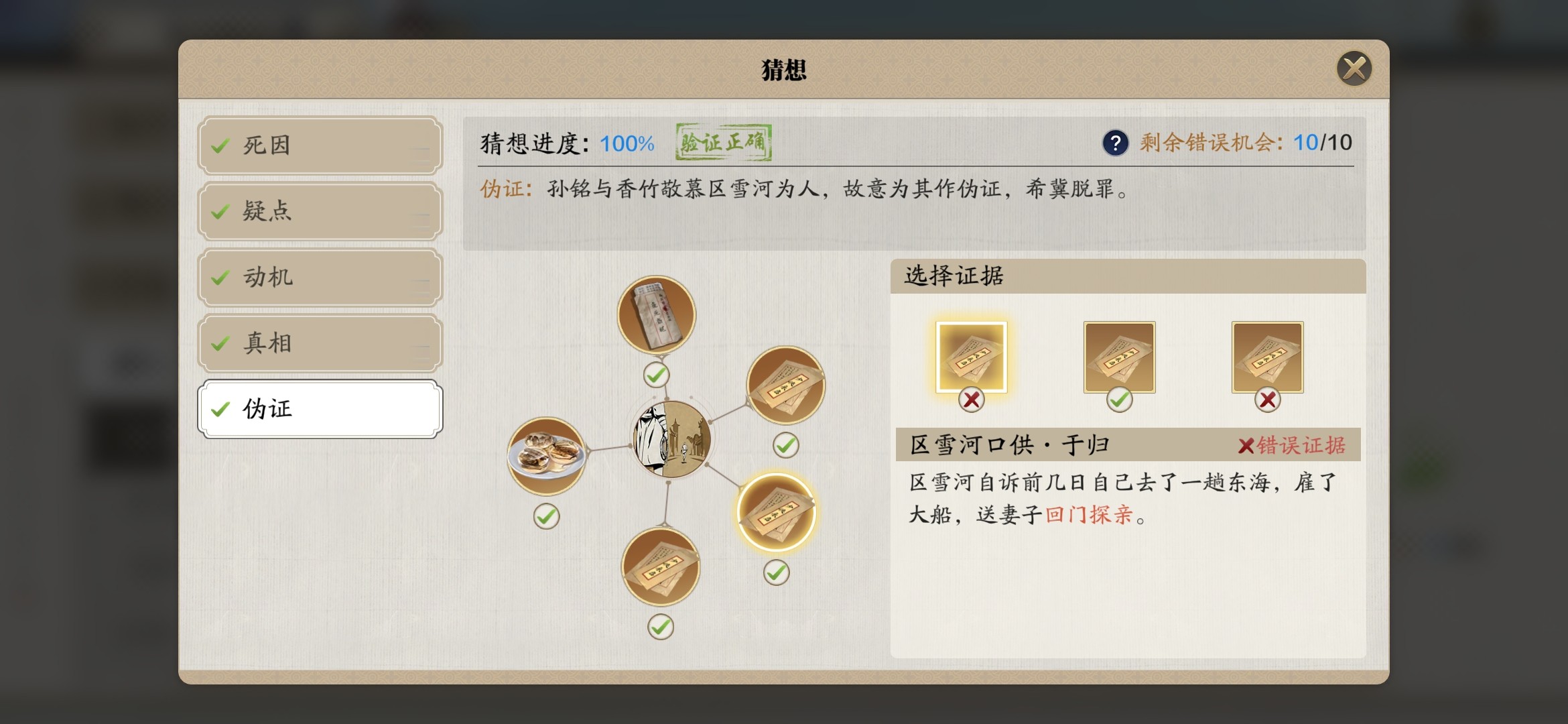Open the question mark help icon
The image size is (1568, 724).
pyautogui.click(x=1115, y=143)
